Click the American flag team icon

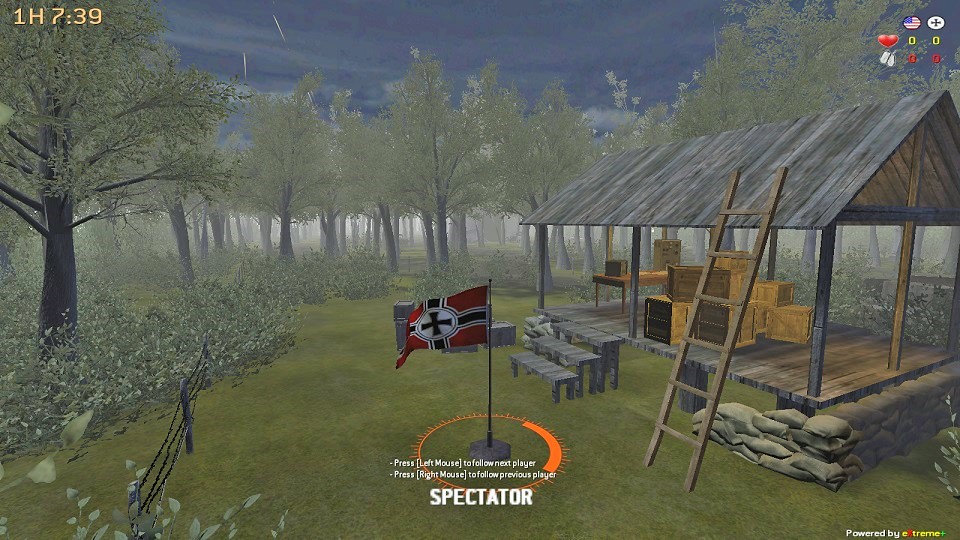pos(911,22)
